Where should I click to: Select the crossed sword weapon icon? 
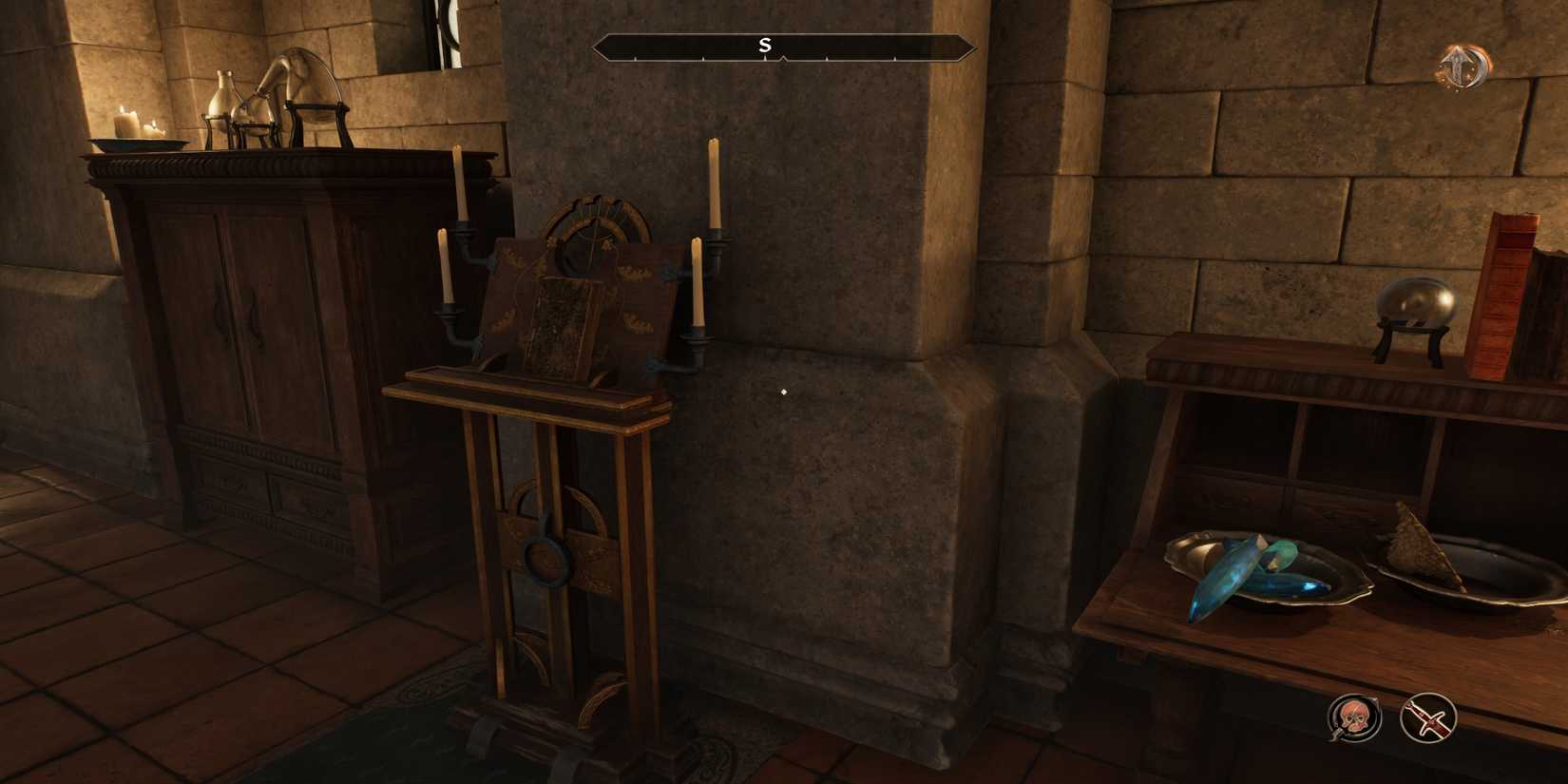point(1427,719)
